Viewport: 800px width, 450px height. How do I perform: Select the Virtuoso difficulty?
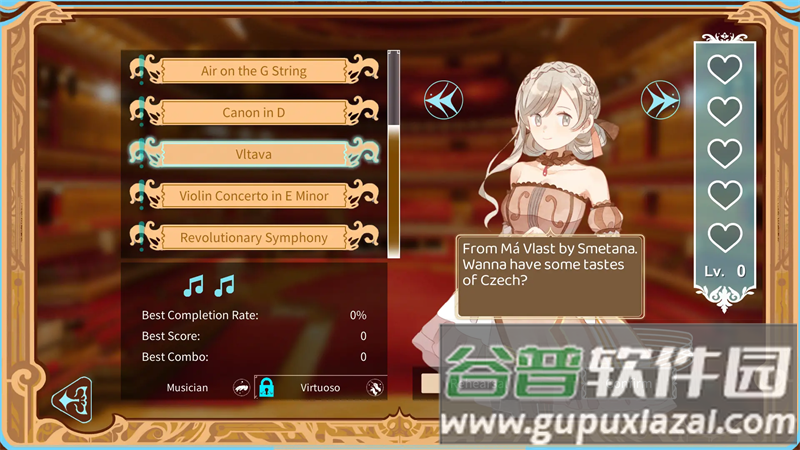tap(320, 387)
